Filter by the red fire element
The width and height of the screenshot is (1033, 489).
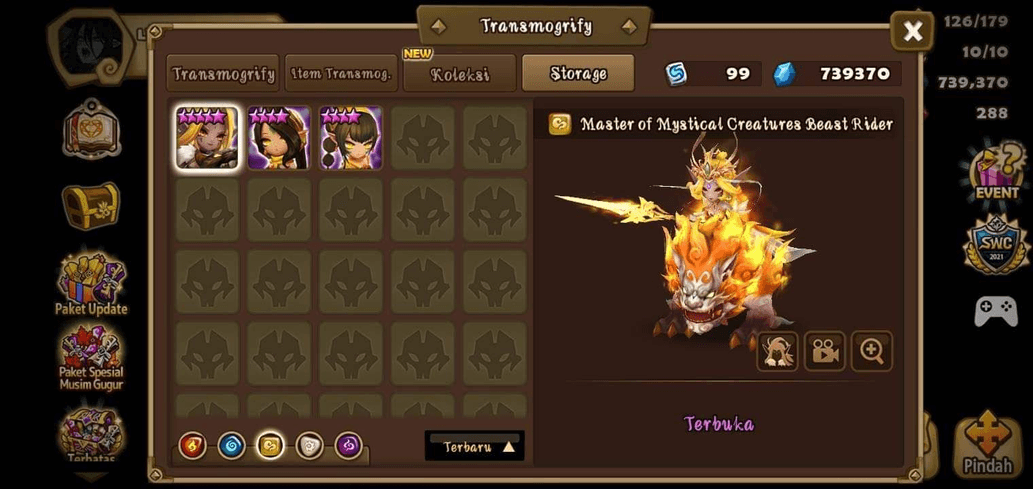pos(193,446)
